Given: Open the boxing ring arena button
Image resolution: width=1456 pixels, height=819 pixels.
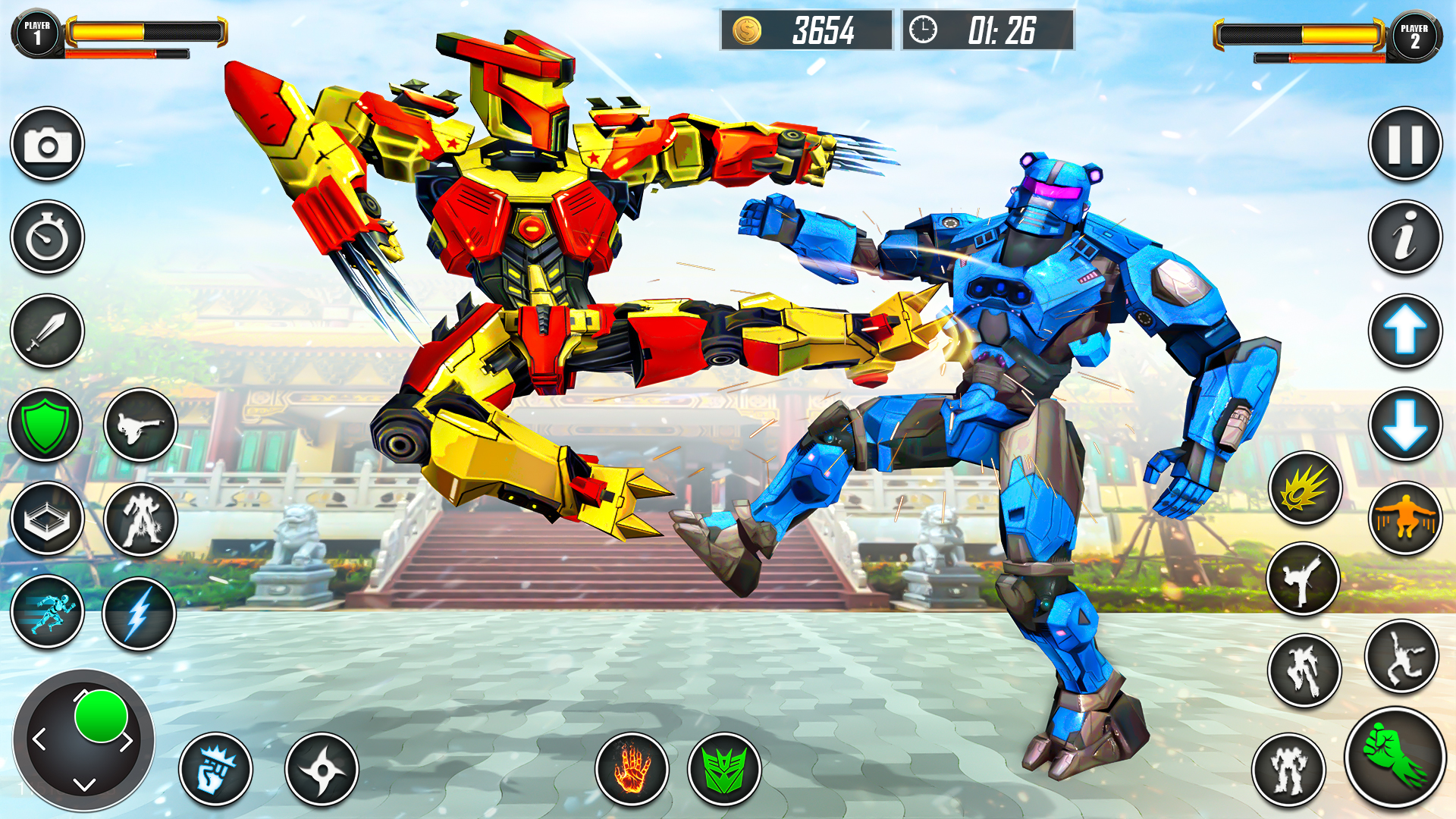Looking at the screenshot, I should click(47, 519).
